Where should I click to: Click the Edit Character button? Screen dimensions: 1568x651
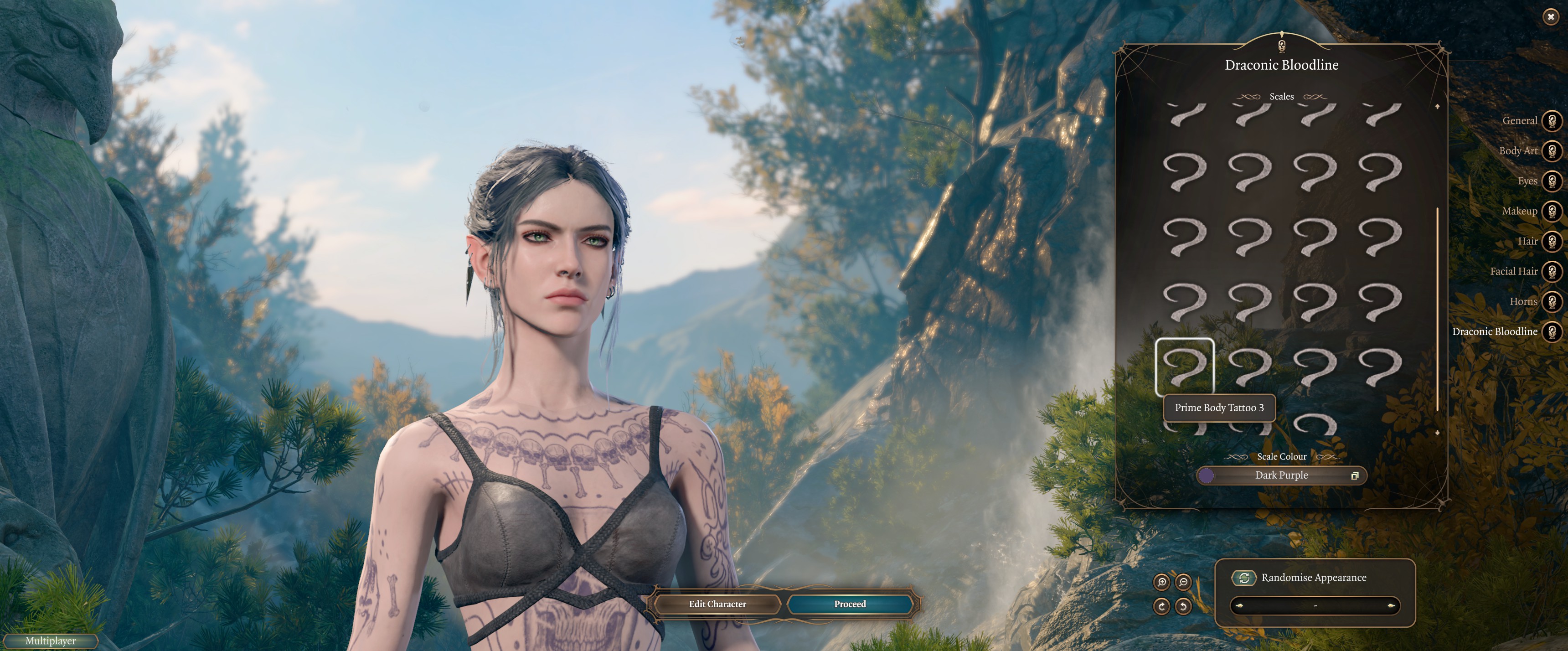[x=717, y=604]
